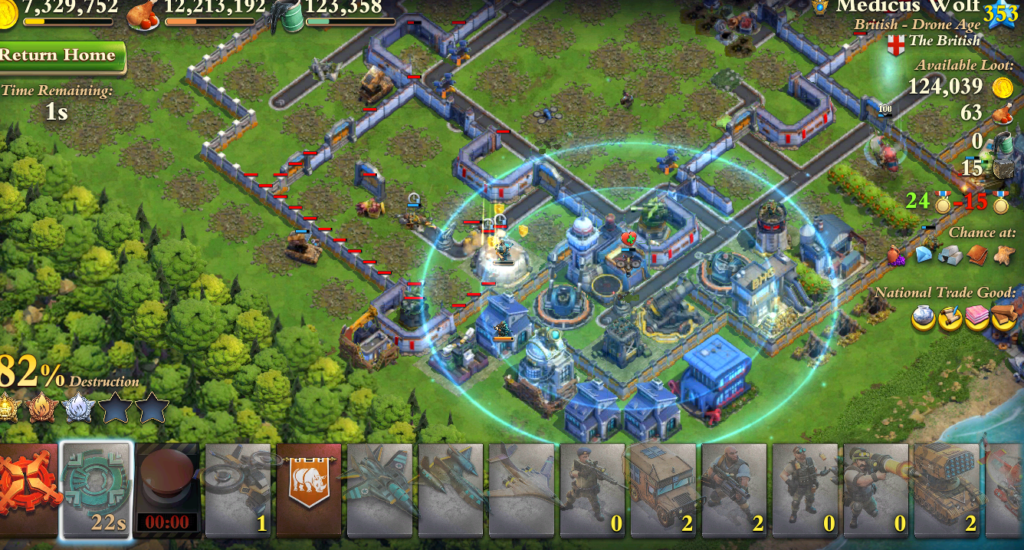Choose the bald heavy gunner card

pyautogui.click(x=733, y=491)
